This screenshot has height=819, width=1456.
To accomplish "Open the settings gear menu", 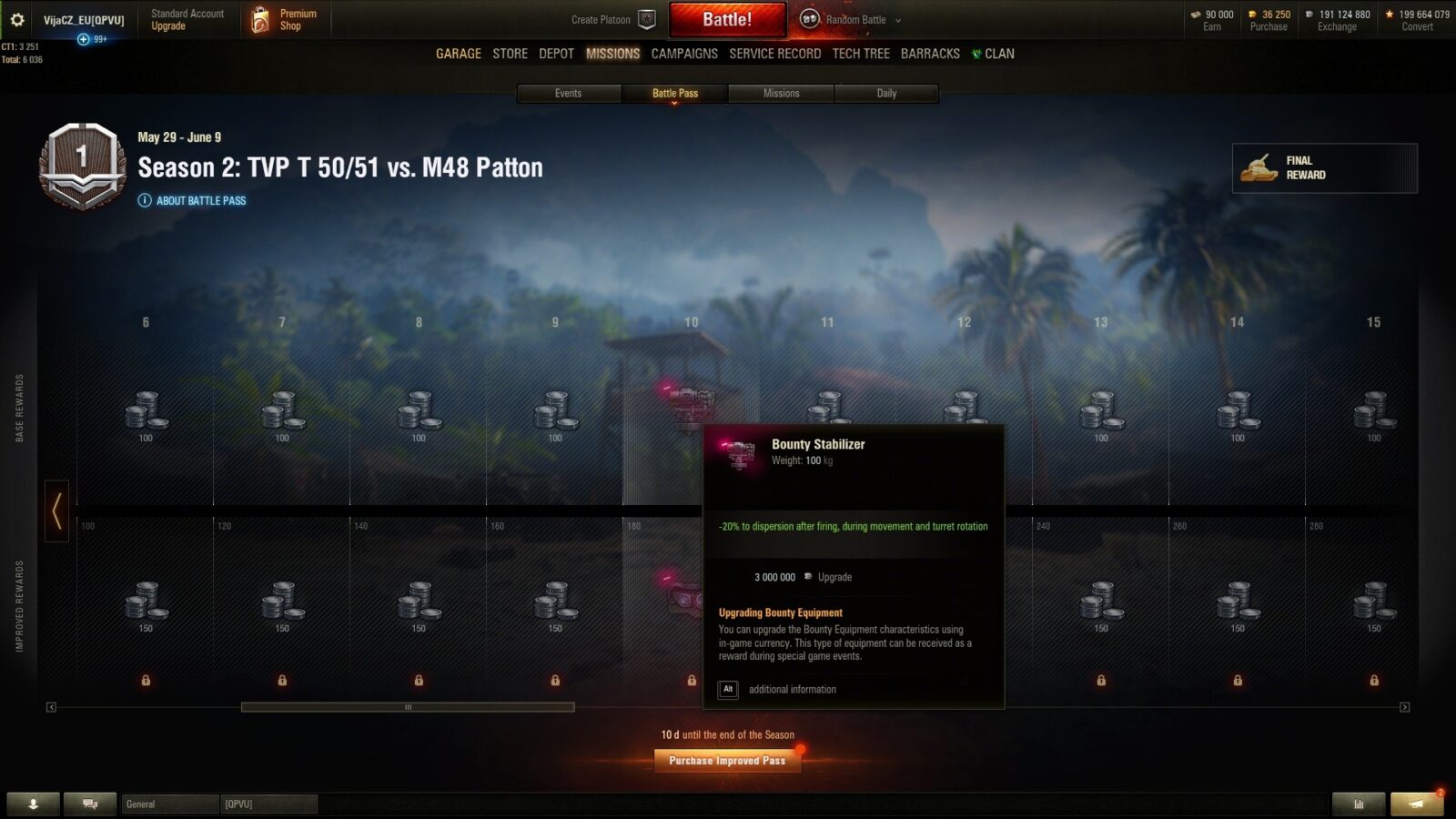I will coord(17,19).
